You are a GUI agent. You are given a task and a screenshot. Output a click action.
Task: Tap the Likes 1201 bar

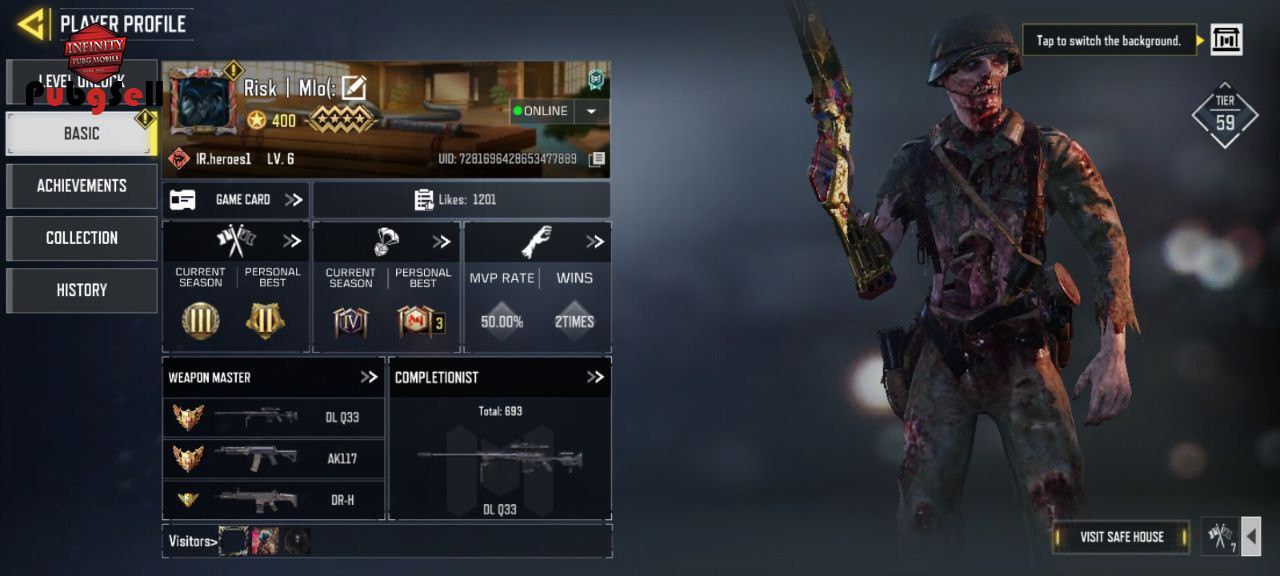click(x=461, y=200)
